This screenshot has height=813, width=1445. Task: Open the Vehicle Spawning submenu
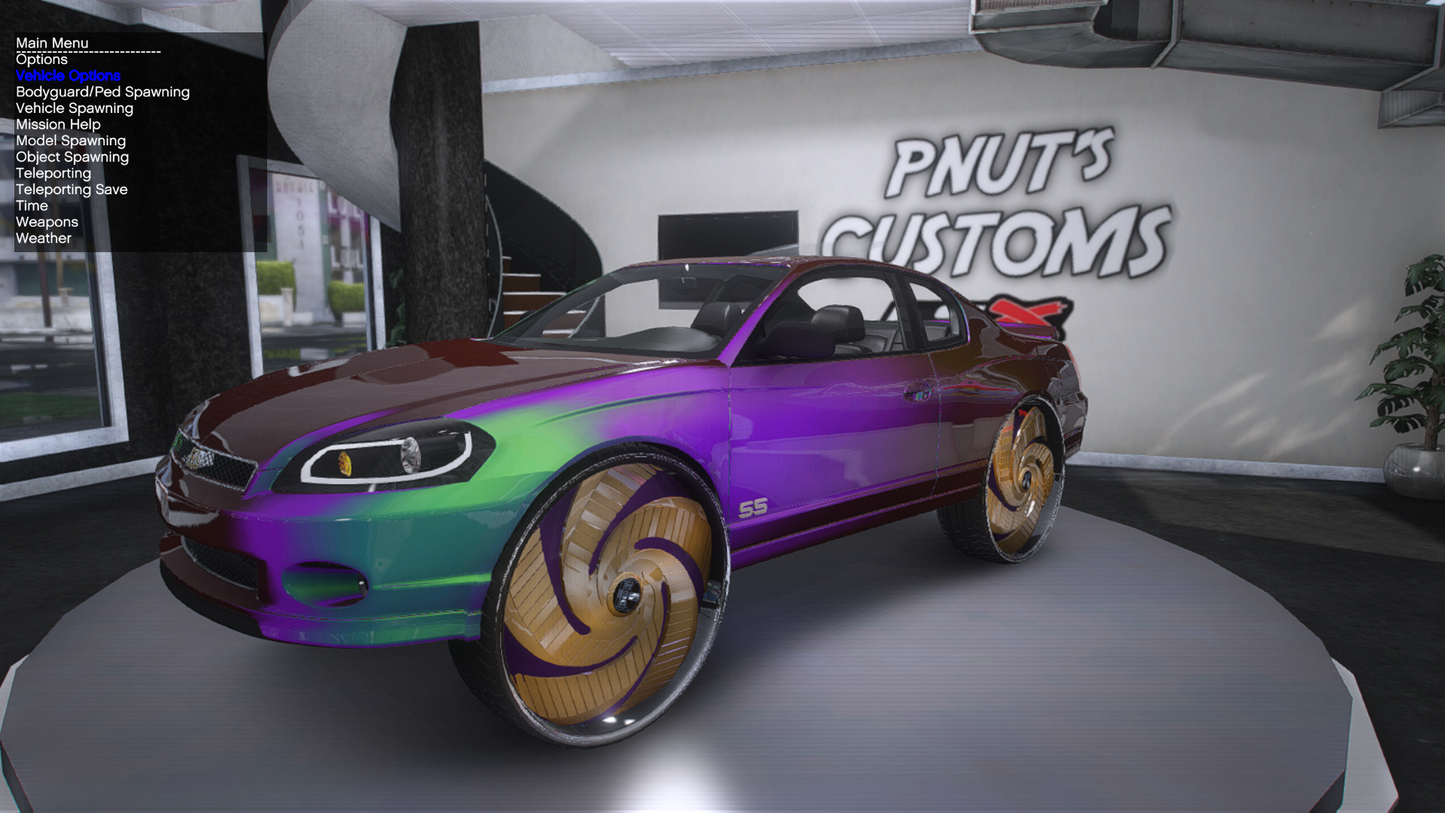tap(74, 108)
